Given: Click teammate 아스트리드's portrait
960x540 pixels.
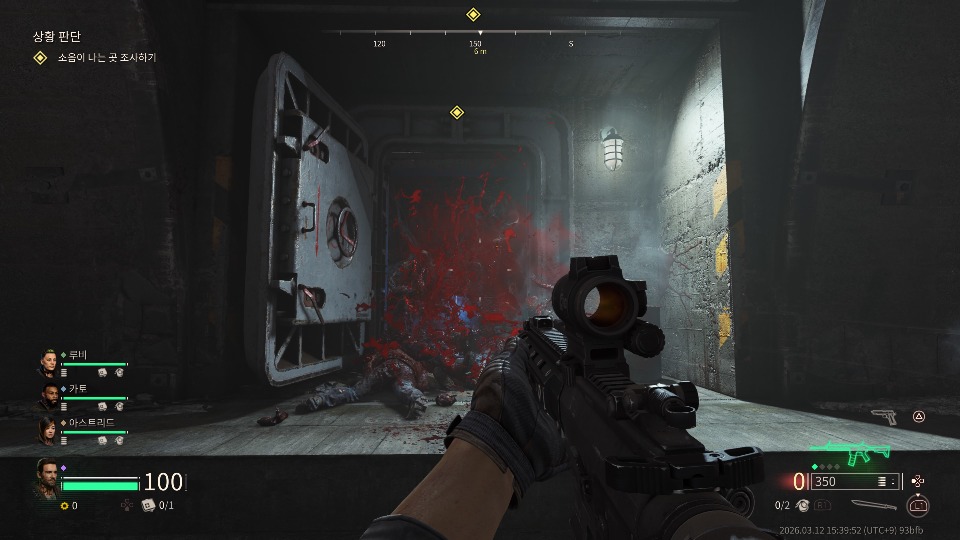Looking at the screenshot, I should [49, 430].
